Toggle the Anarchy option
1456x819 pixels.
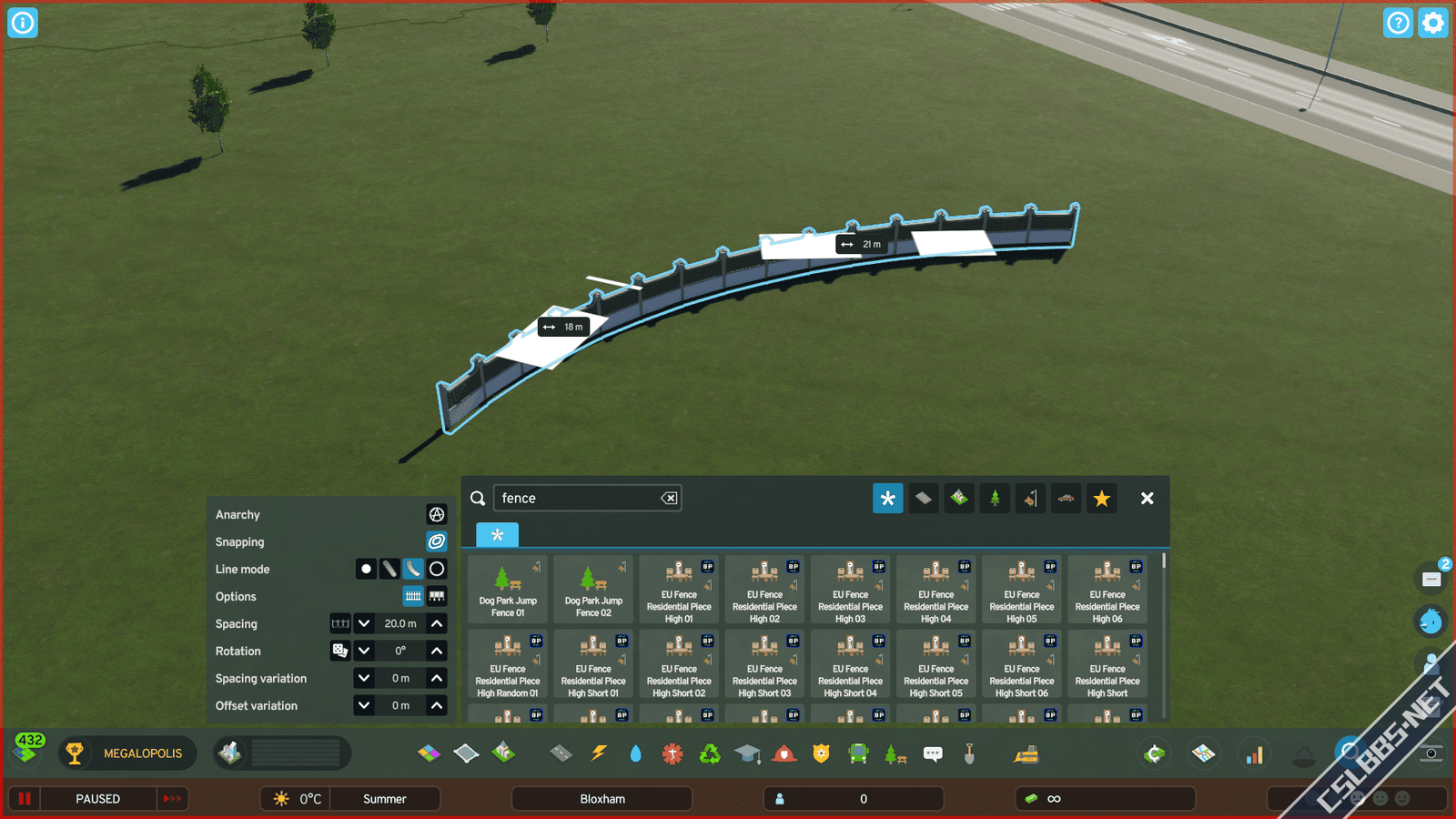click(x=437, y=515)
